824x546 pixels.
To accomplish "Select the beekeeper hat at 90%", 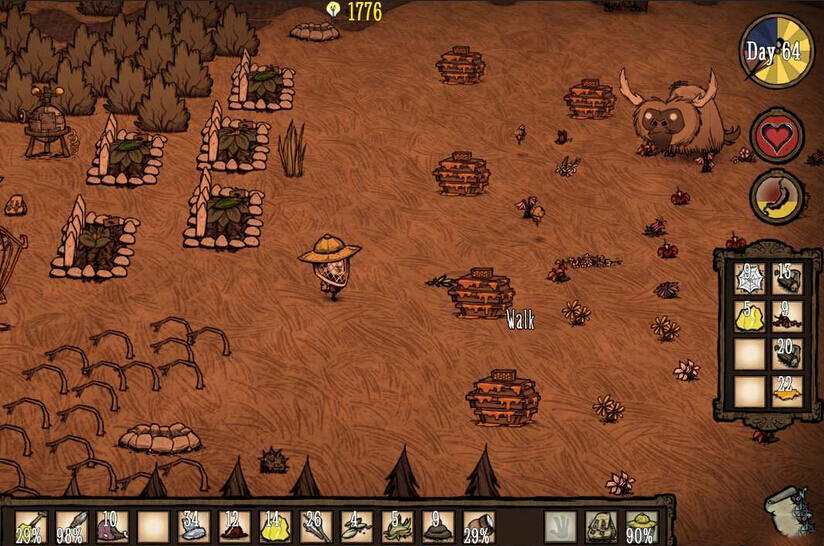I will (641, 526).
